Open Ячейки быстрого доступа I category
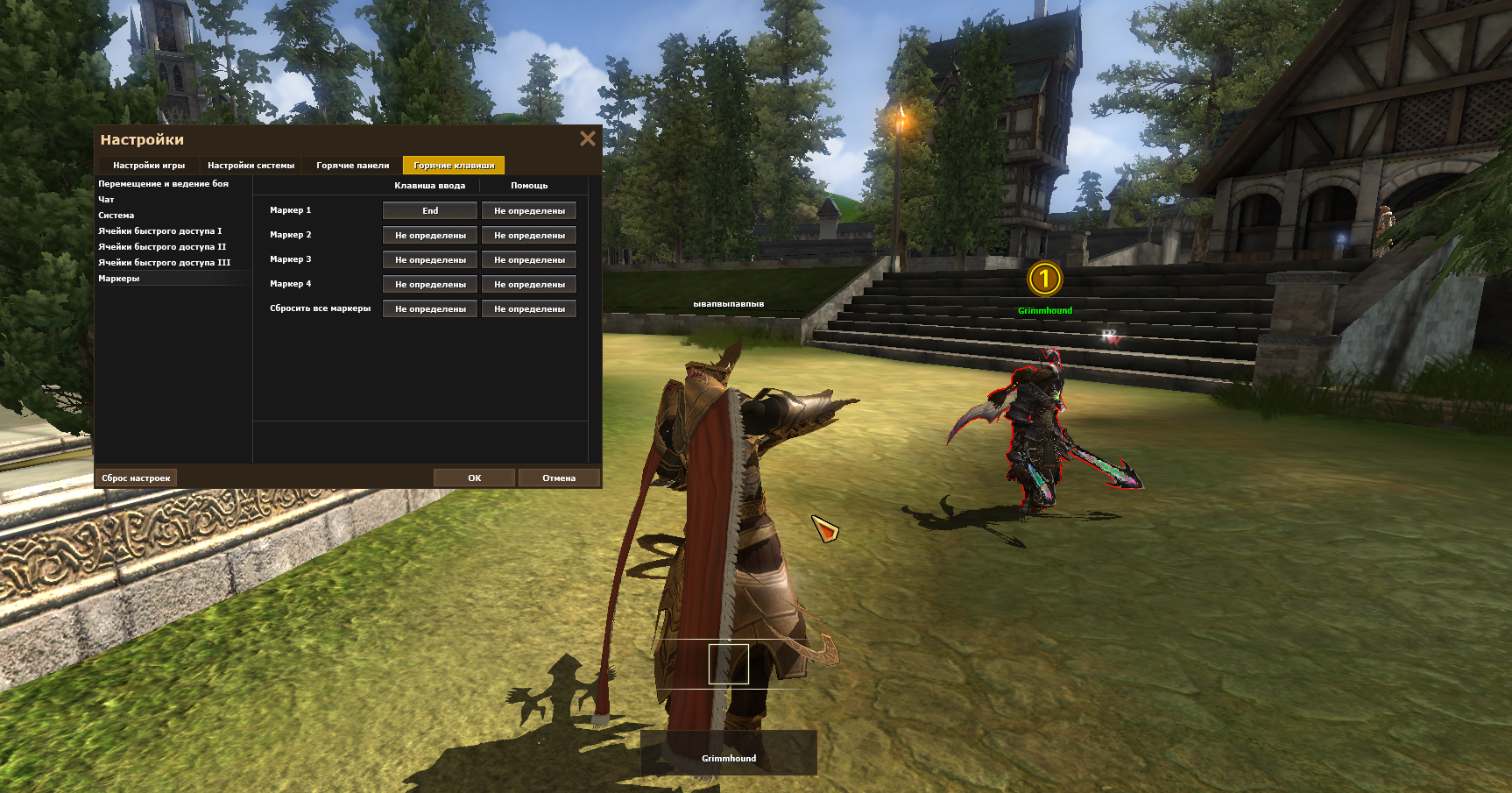Image resolution: width=1512 pixels, height=793 pixels. click(x=159, y=231)
